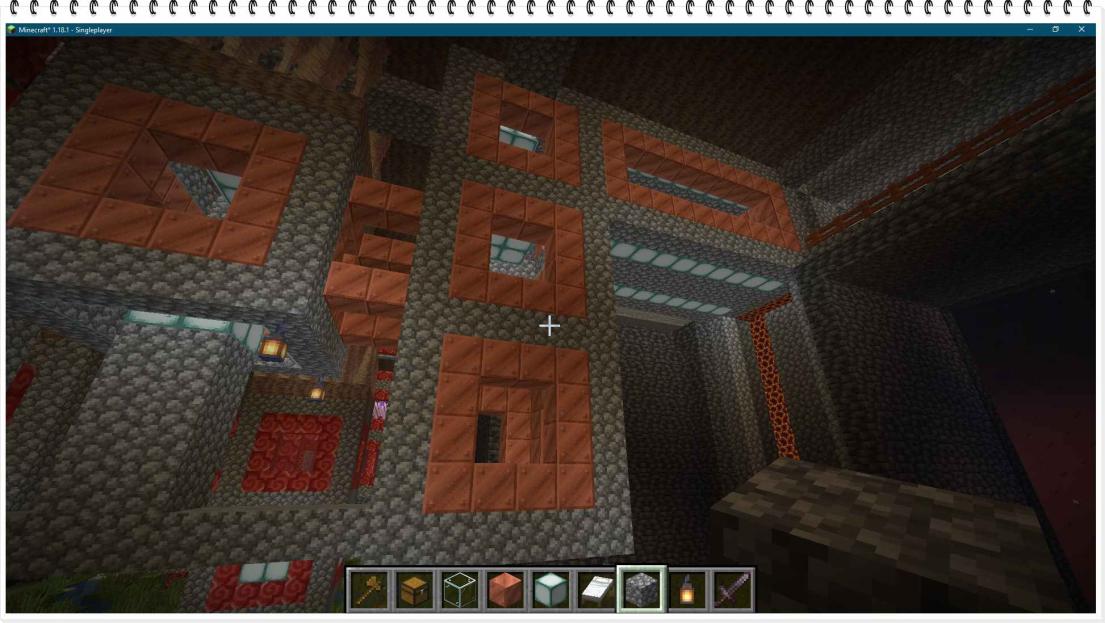Close the Minecraft window
The image size is (1105, 623).
[x=1081, y=30]
